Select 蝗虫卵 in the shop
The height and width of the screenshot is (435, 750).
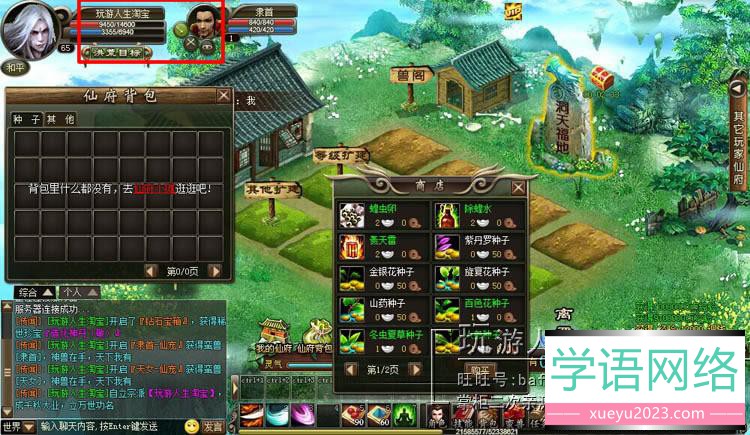(x=352, y=216)
